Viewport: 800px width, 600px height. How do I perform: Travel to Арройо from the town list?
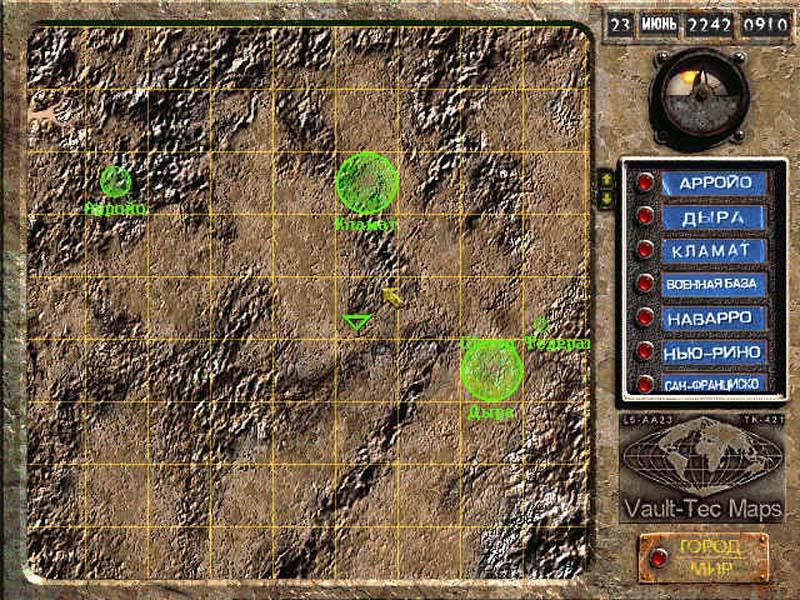[x=714, y=183]
